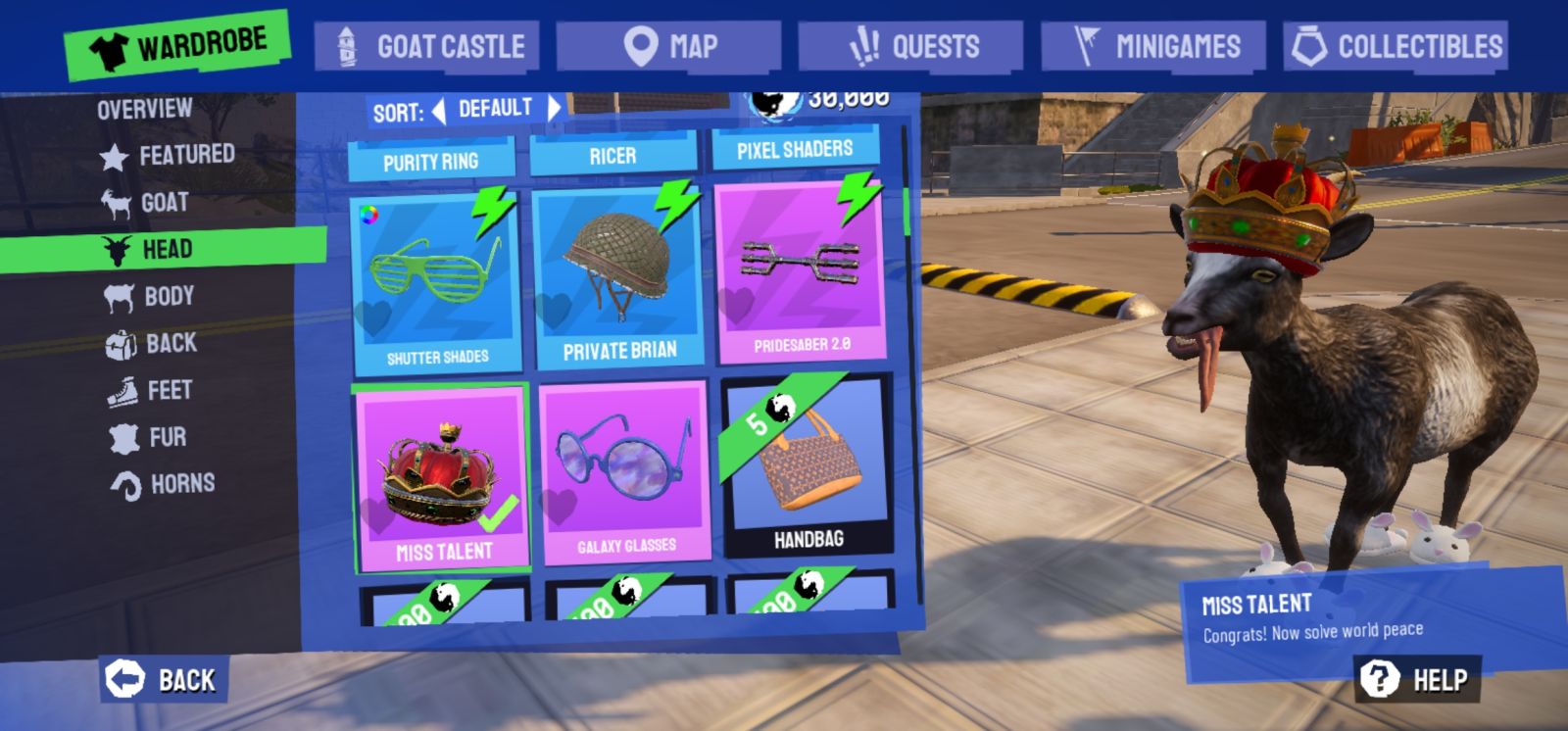Select the Horns category
The height and width of the screenshot is (731, 1568).
coord(163,484)
